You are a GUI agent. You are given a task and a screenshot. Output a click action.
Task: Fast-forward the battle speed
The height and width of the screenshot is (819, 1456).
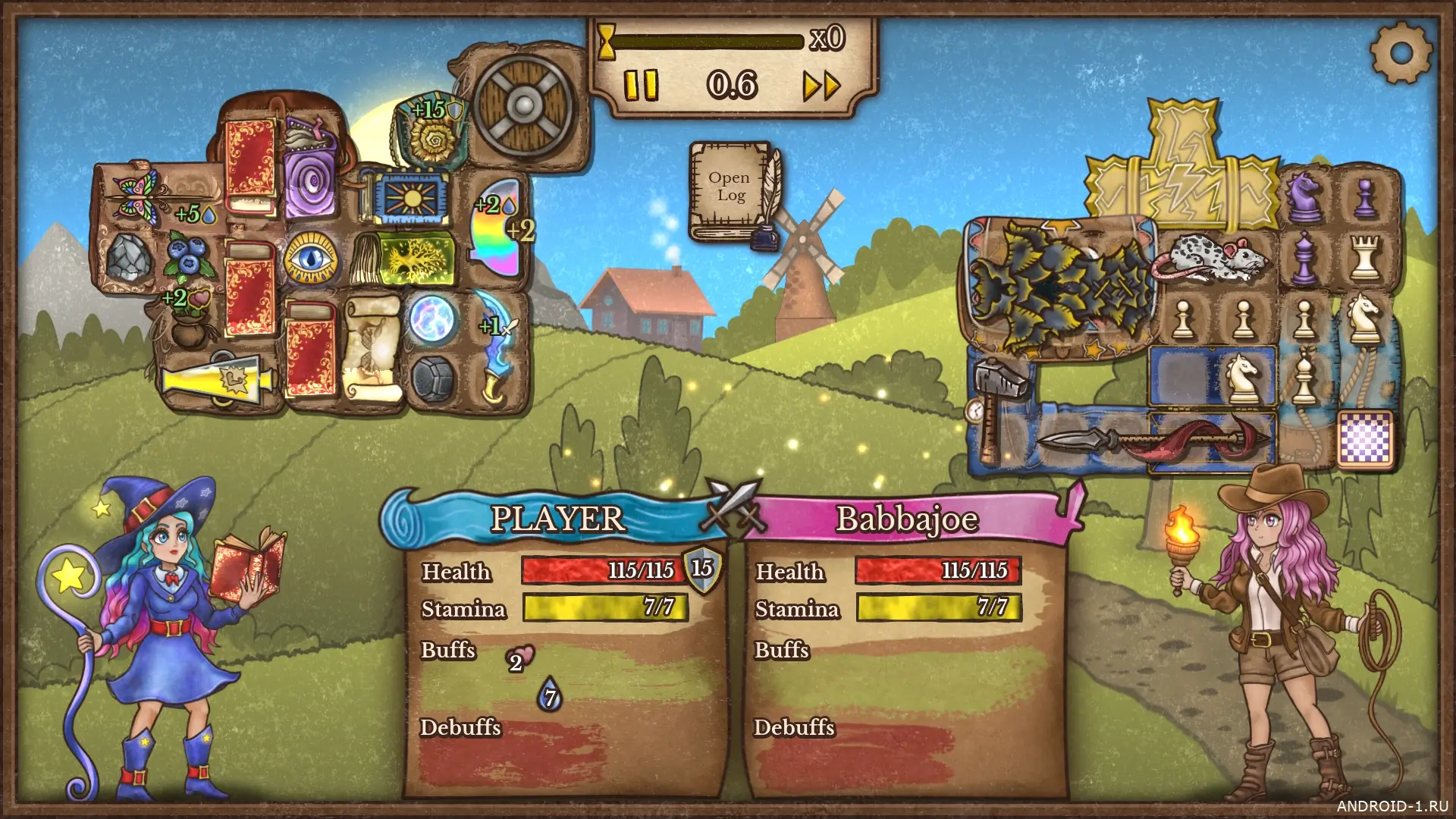point(822,86)
